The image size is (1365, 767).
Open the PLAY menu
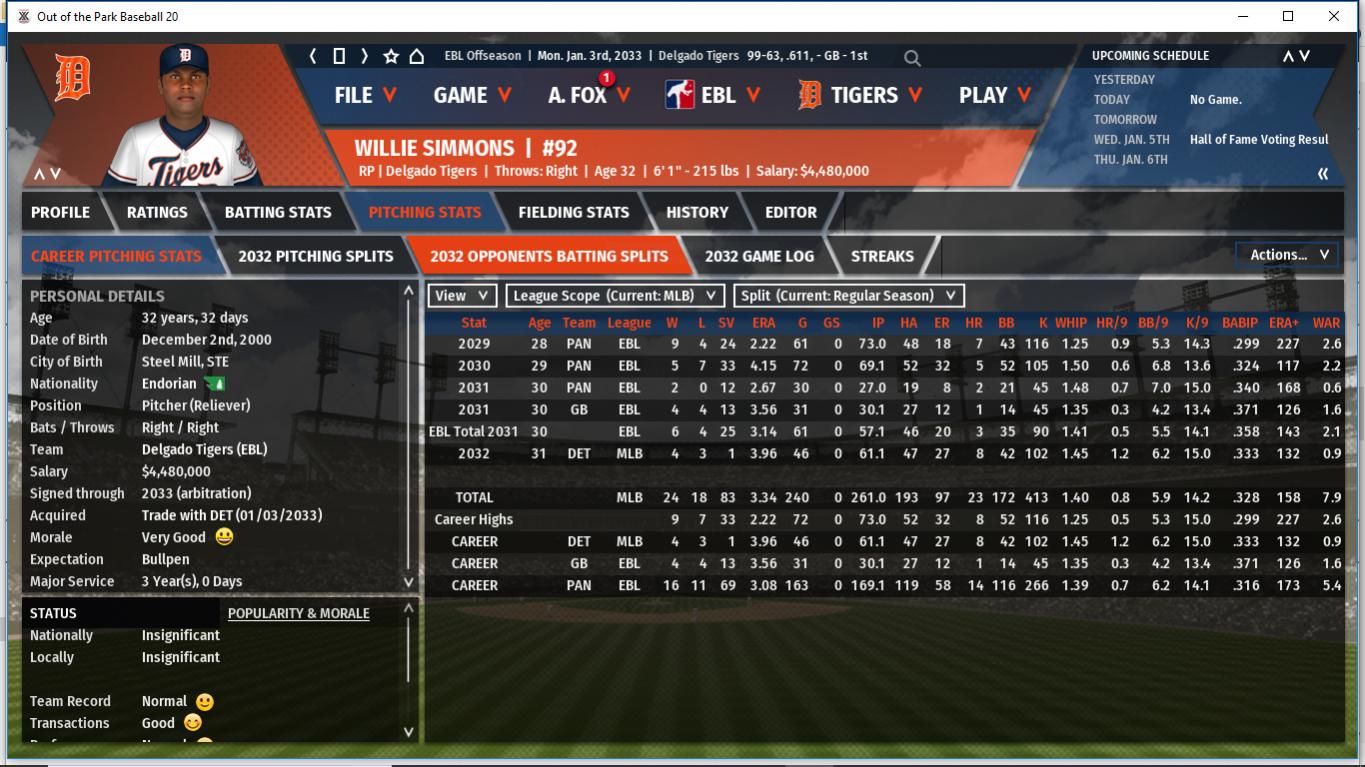(x=995, y=95)
